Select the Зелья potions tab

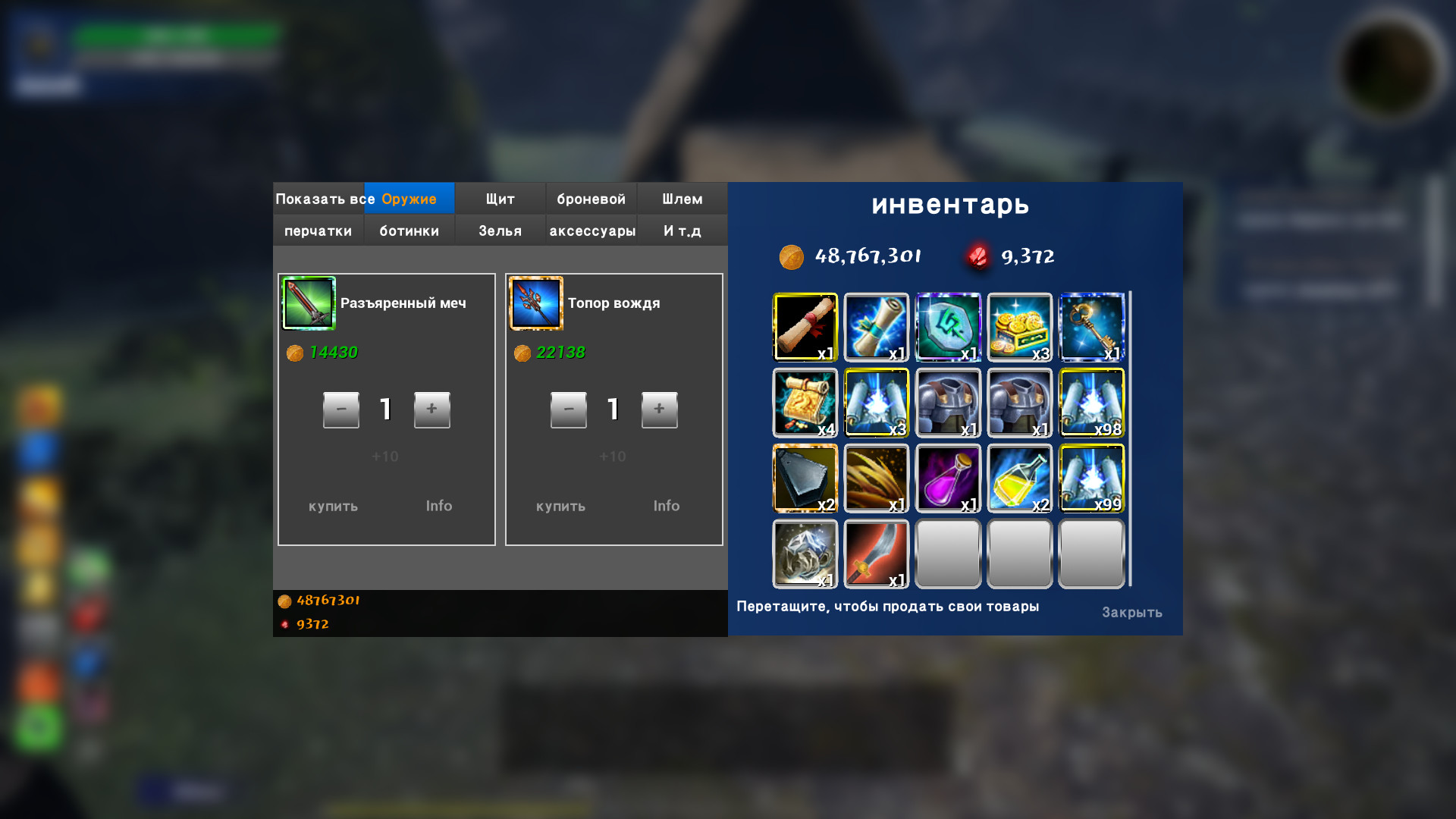(500, 231)
